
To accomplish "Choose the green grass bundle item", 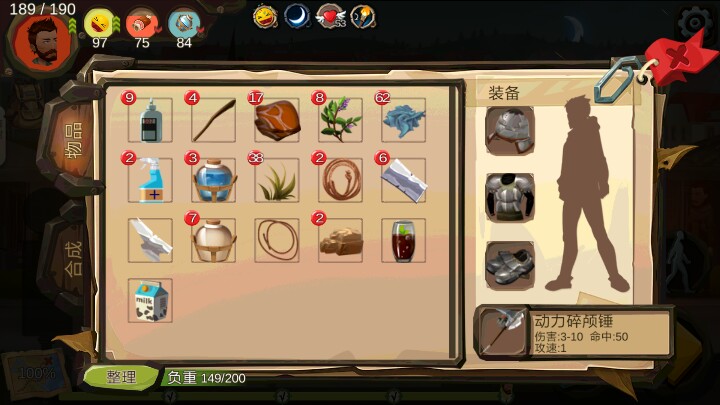I will click(276, 180).
